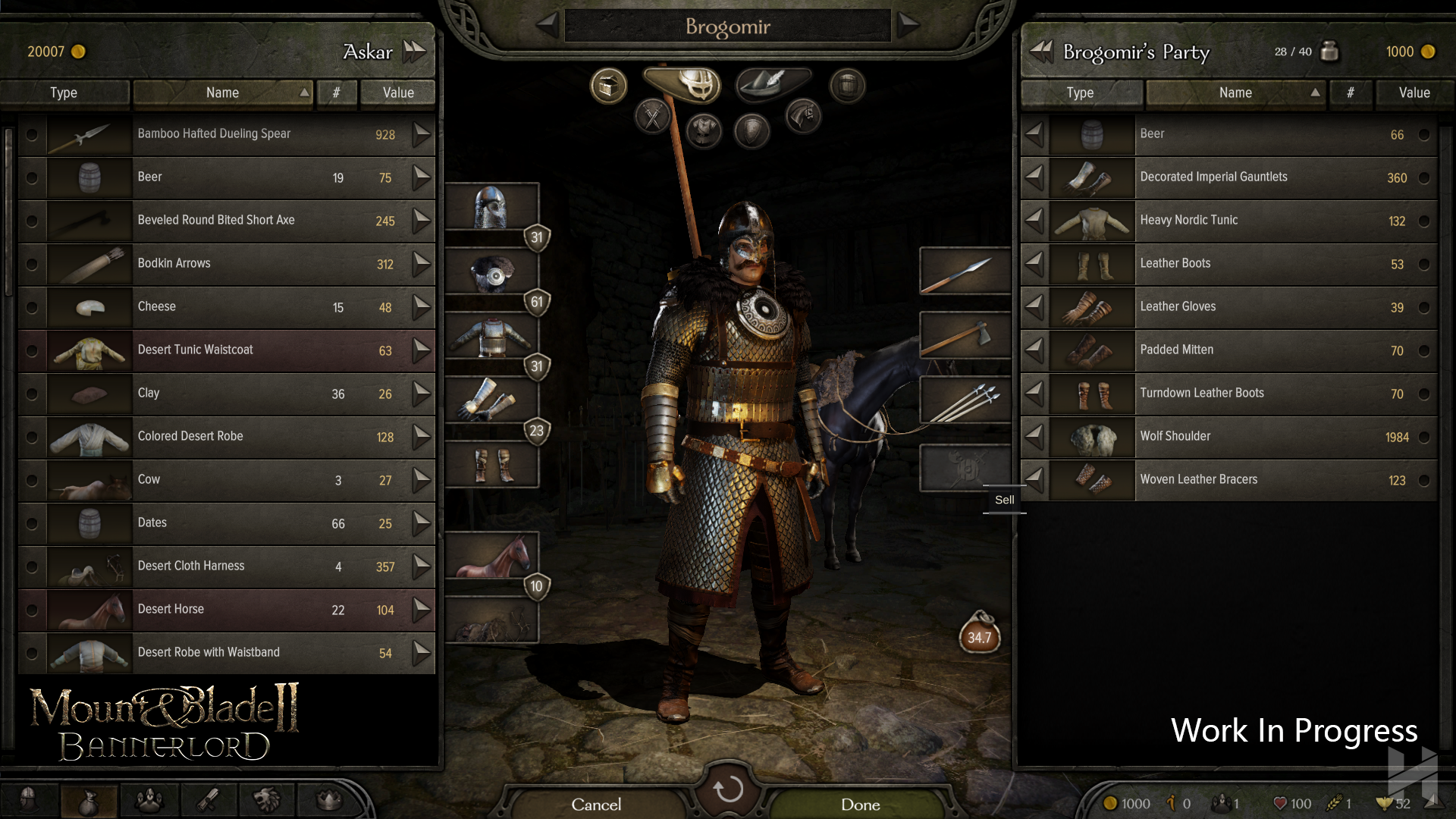Switch to the next character with right arrow
The width and height of the screenshot is (1456, 819).
tap(908, 25)
